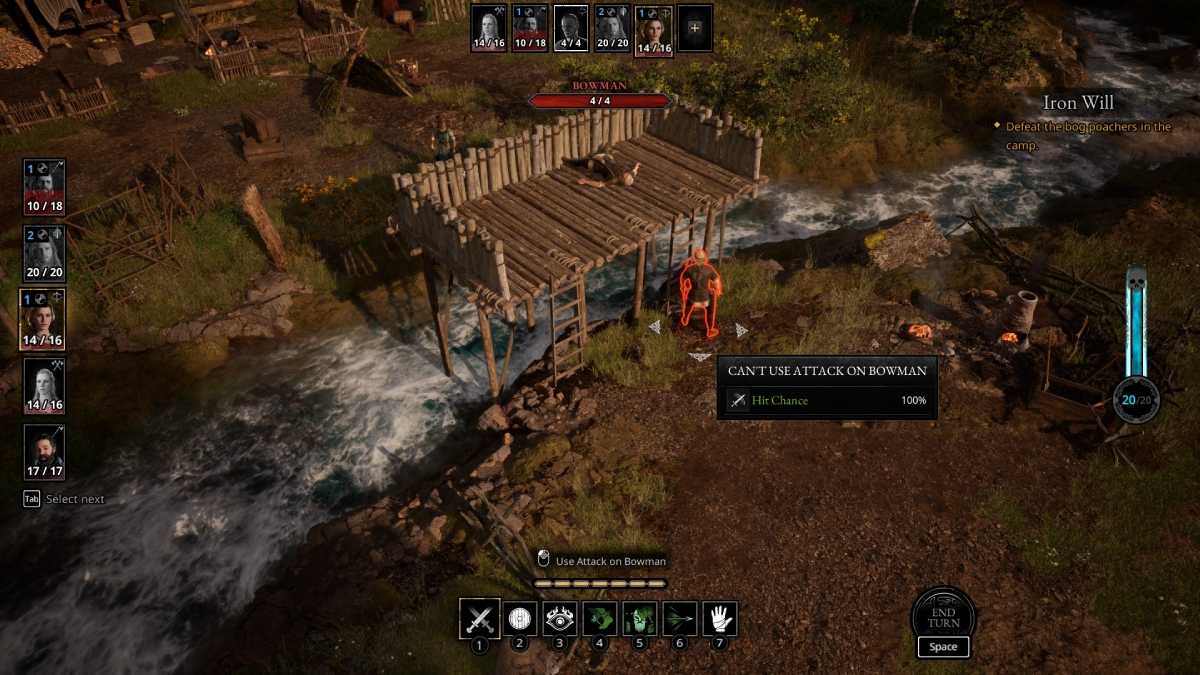The image size is (1200, 675).
Task: Choose the 10/18 portrait in the left party list
Action: coord(44,186)
